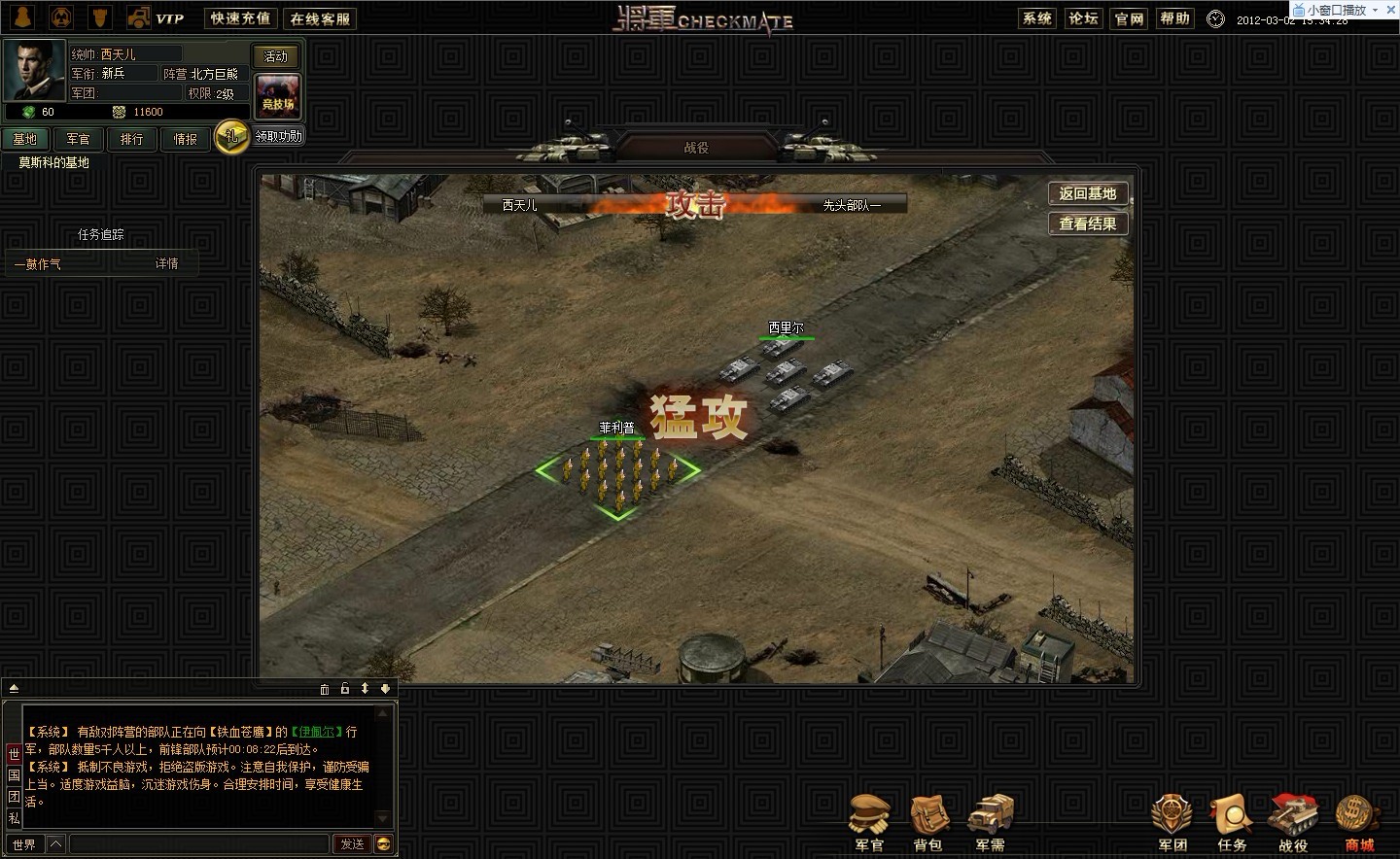The width and height of the screenshot is (1400, 859).
Task: Open the 官网 official site
Action: [1129, 18]
